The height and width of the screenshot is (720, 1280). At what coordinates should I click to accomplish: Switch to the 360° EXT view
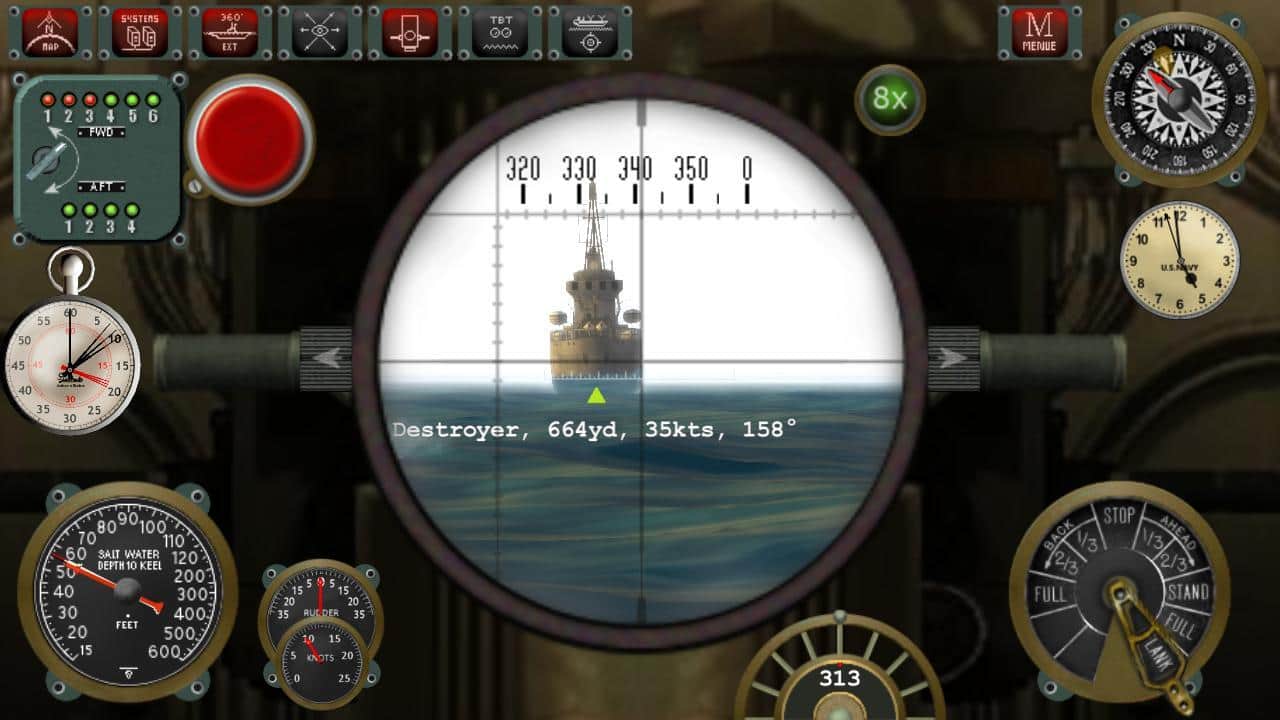pyautogui.click(x=230, y=32)
